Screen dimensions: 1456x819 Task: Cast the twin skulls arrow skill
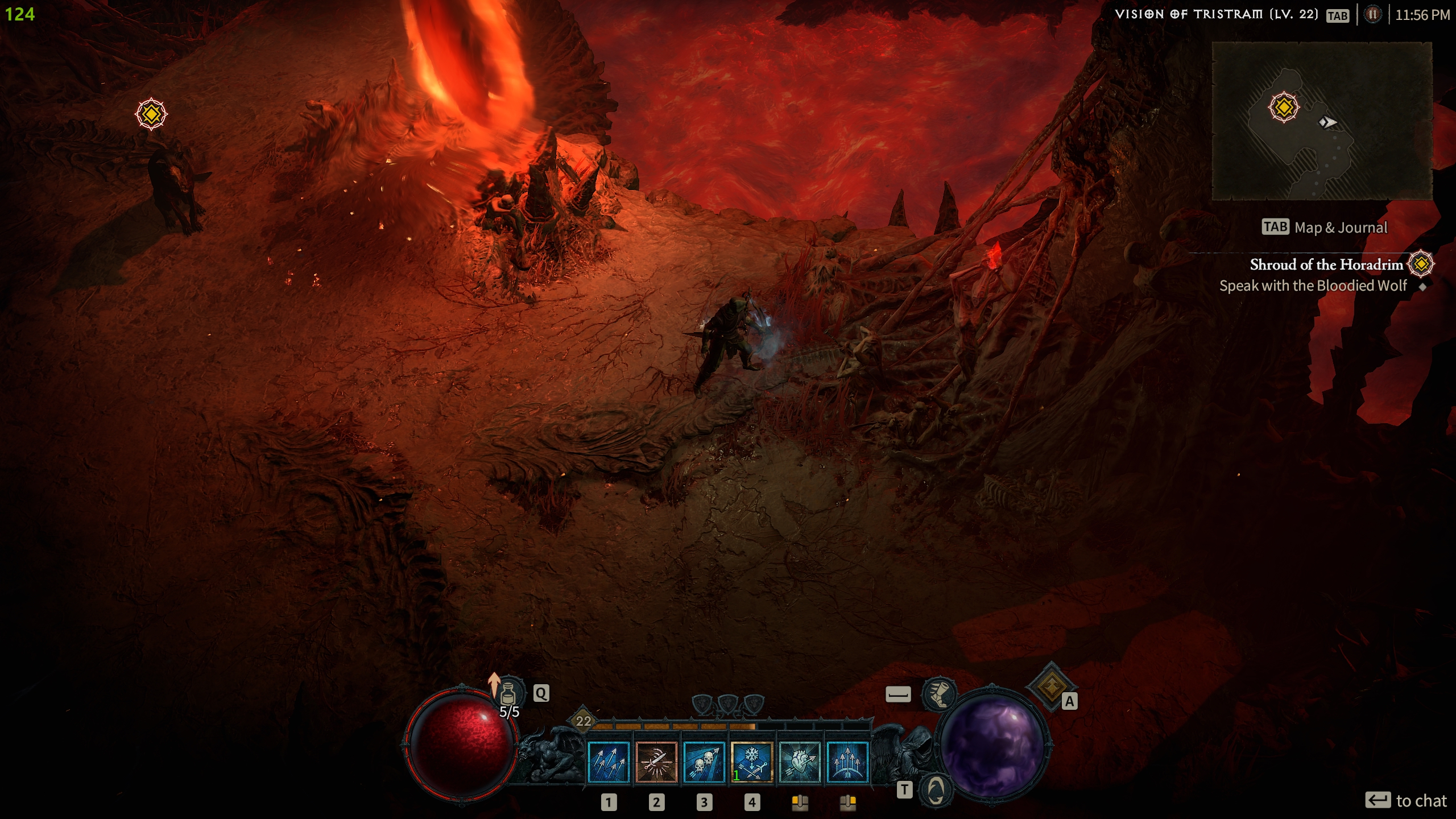coord(704,763)
